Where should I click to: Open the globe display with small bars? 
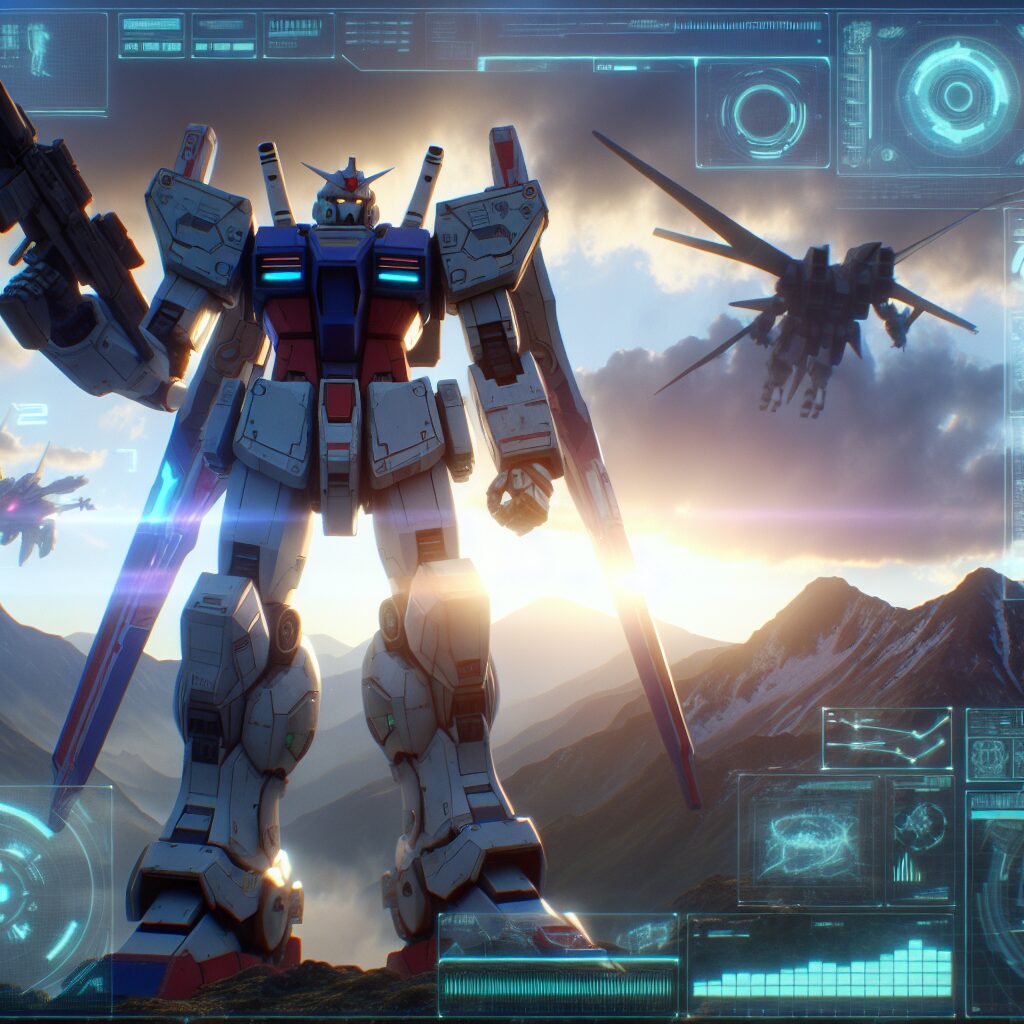(920, 840)
